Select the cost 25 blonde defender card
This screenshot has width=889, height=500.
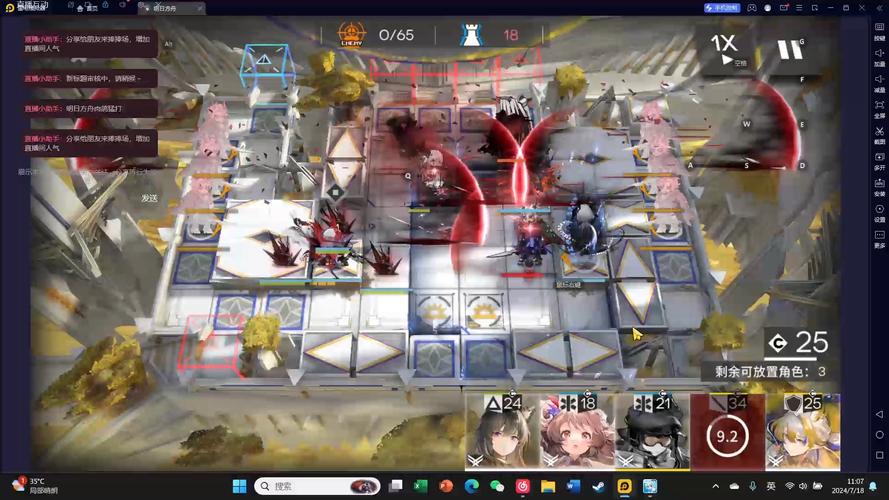pyautogui.click(x=802, y=432)
